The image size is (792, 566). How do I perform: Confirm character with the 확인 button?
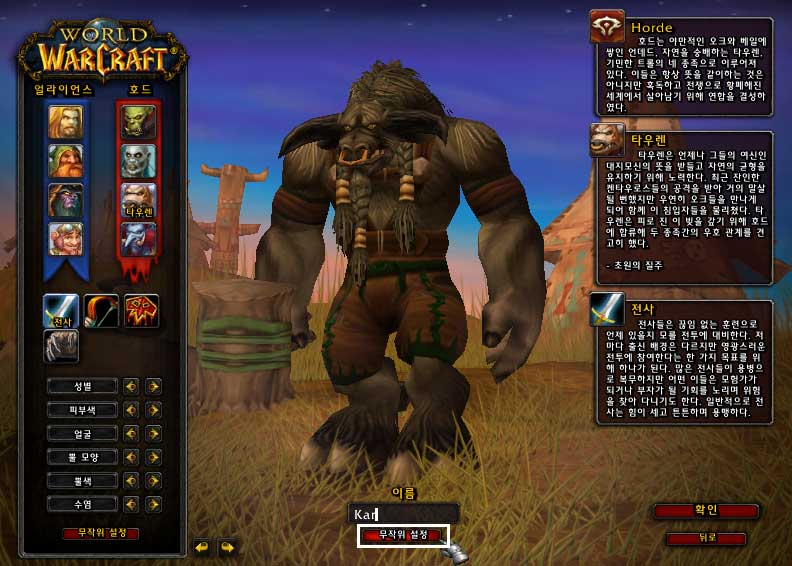click(706, 511)
